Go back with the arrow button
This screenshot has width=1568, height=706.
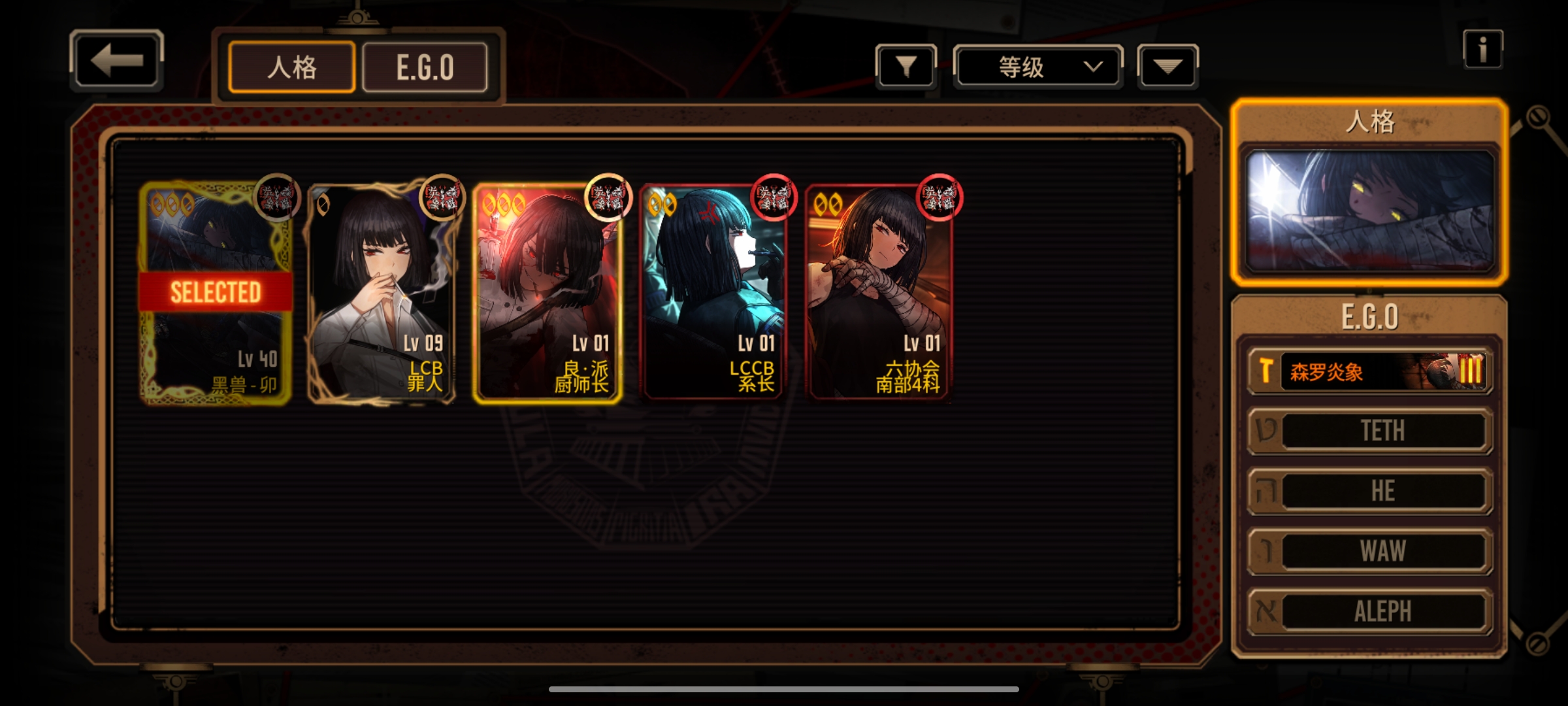coord(116,61)
